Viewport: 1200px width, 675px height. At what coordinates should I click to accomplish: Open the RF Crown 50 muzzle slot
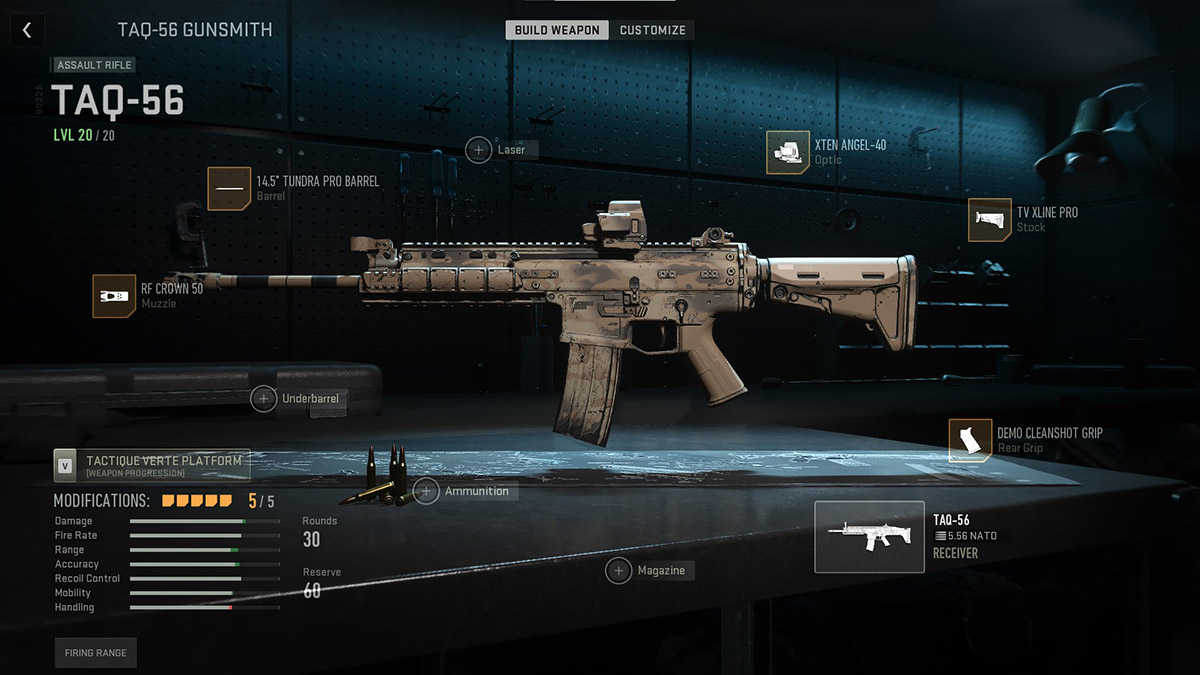coord(114,296)
